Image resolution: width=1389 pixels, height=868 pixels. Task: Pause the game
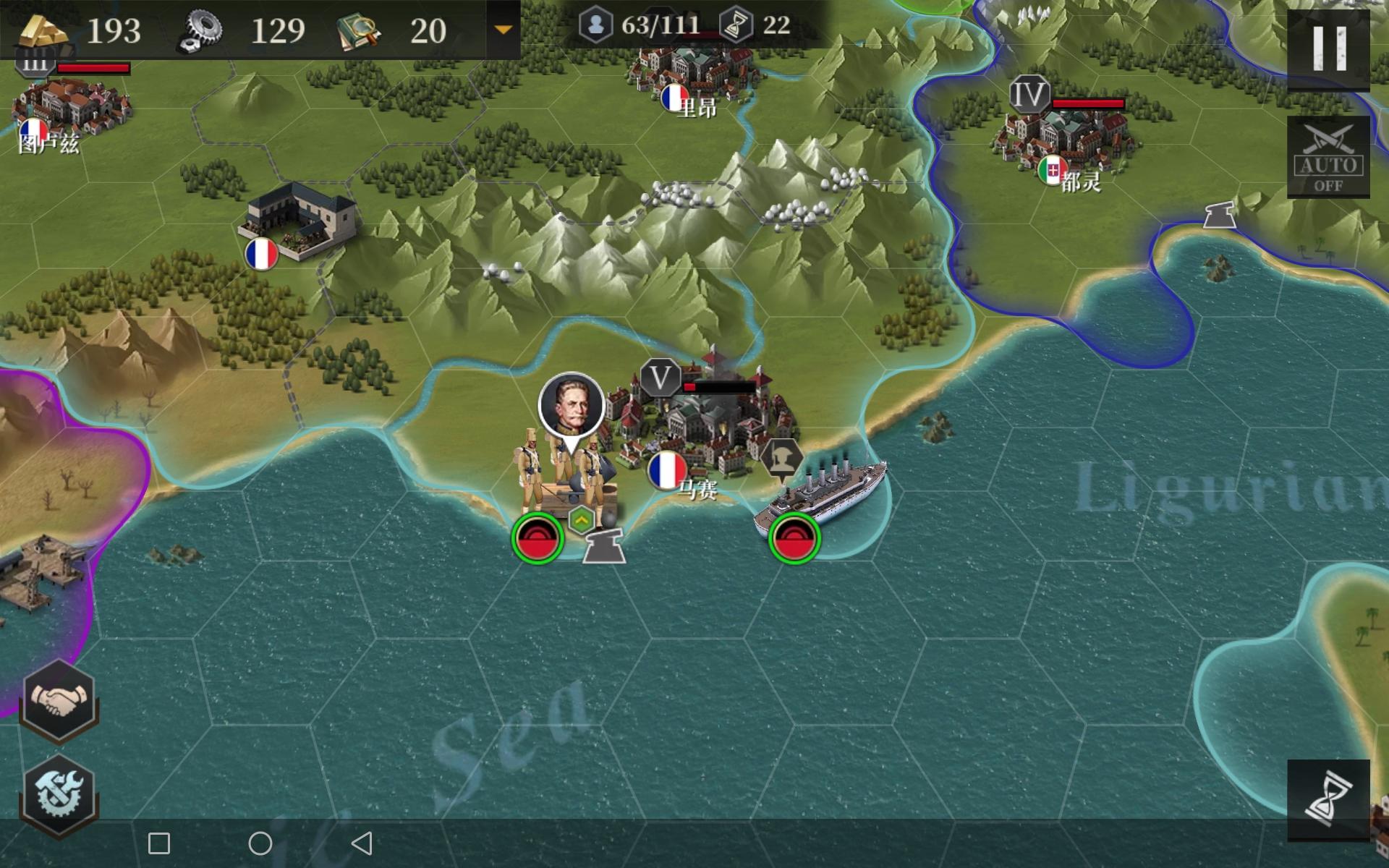coord(1328,49)
